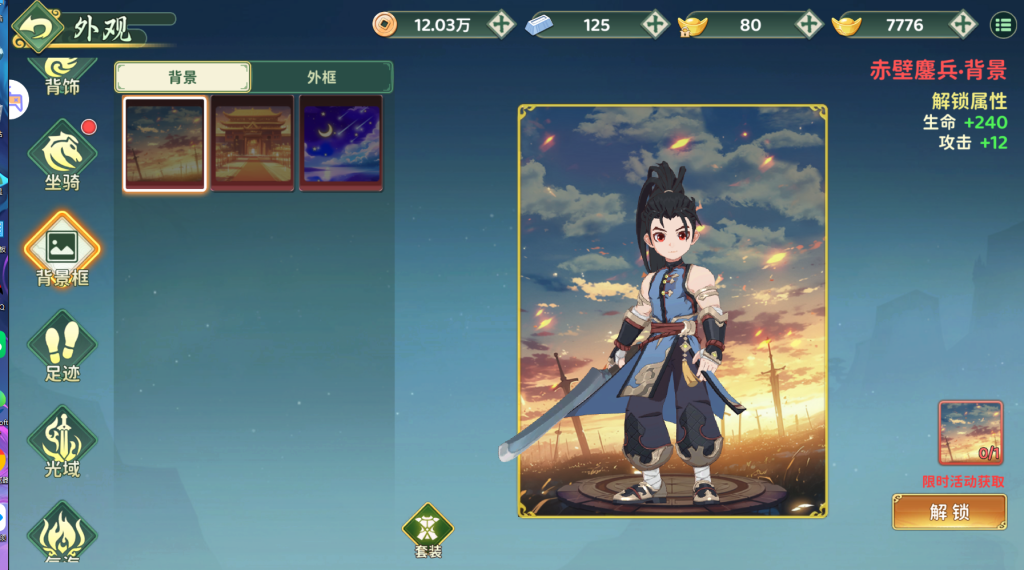The height and width of the screenshot is (570, 1024).
Task: Go back using the return arrow button
Action: click(x=37, y=27)
